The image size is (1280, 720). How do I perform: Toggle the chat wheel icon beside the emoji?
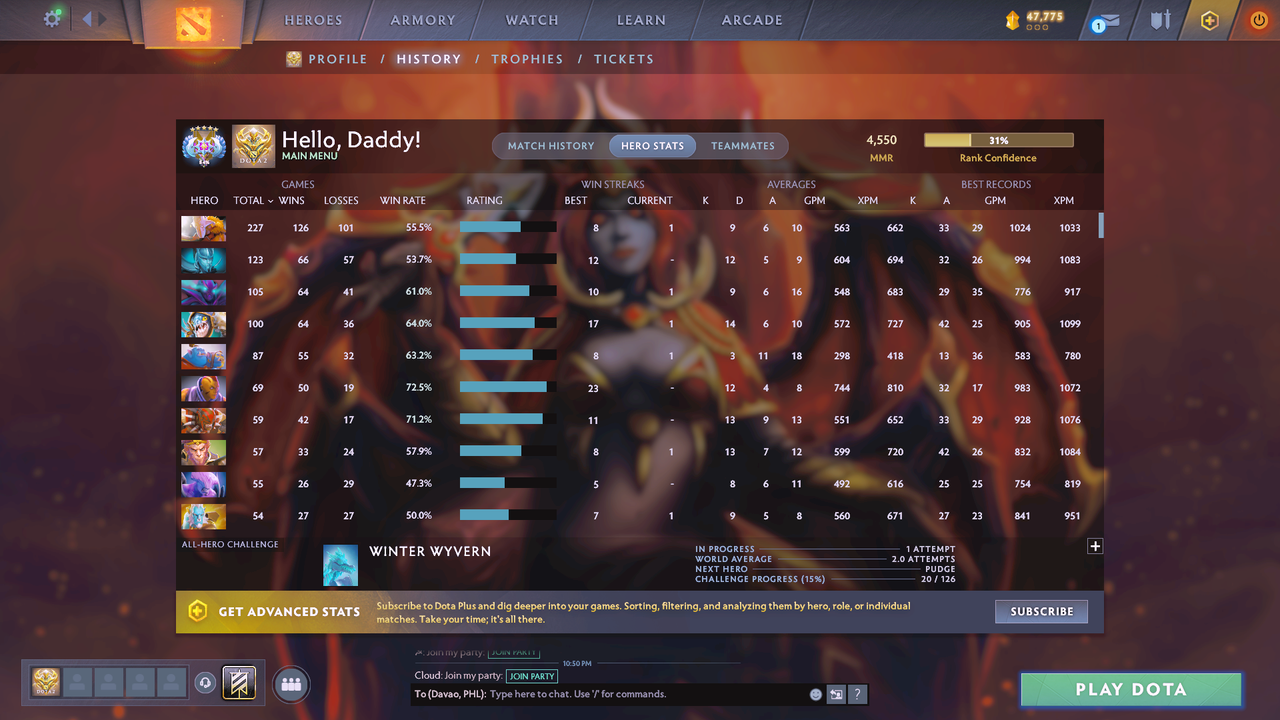(836, 693)
